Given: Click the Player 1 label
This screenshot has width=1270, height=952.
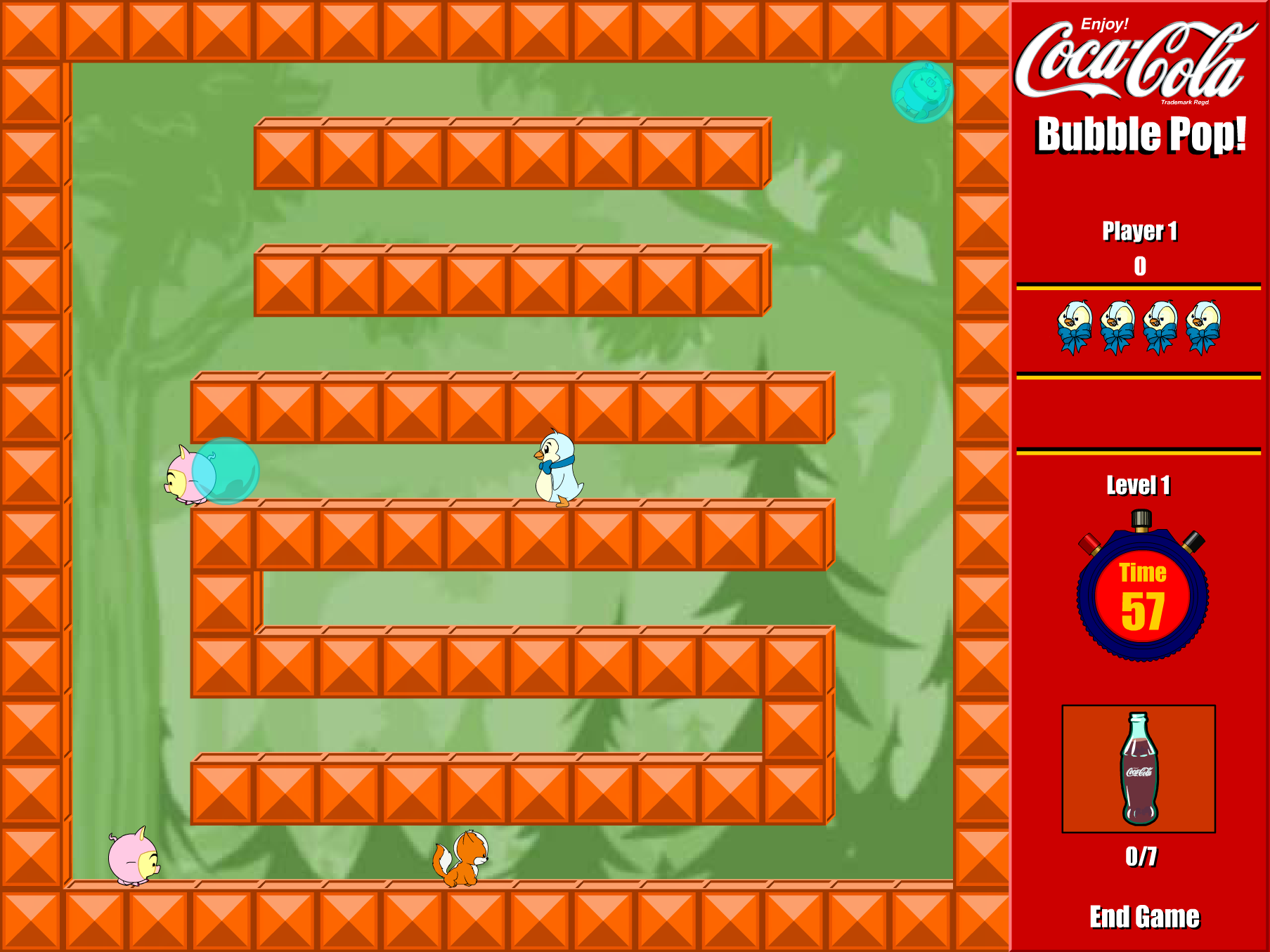Looking at the screenshot, I should [1140, 231].
